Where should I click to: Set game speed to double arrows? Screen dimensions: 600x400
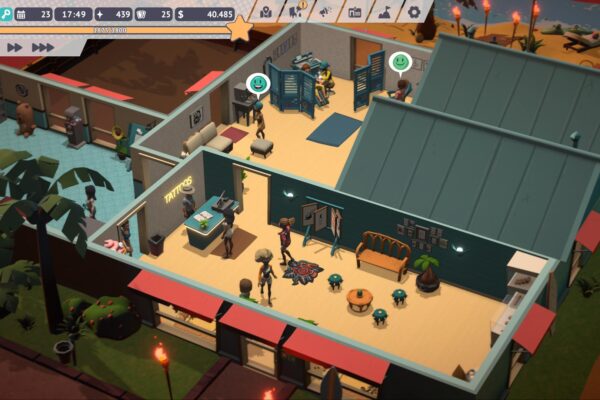[x=15, y=47]
